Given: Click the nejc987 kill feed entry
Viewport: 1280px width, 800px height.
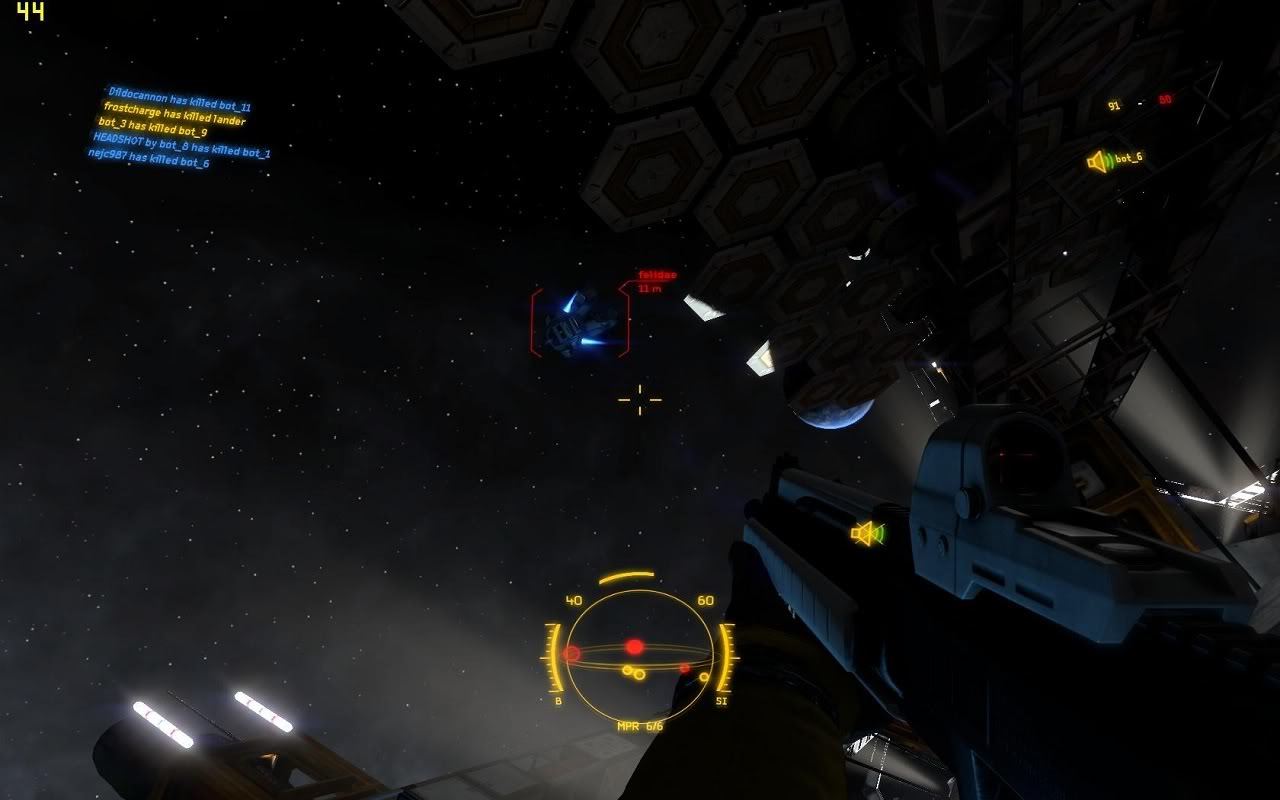Looking at the screenshot, I should point(148,158).
